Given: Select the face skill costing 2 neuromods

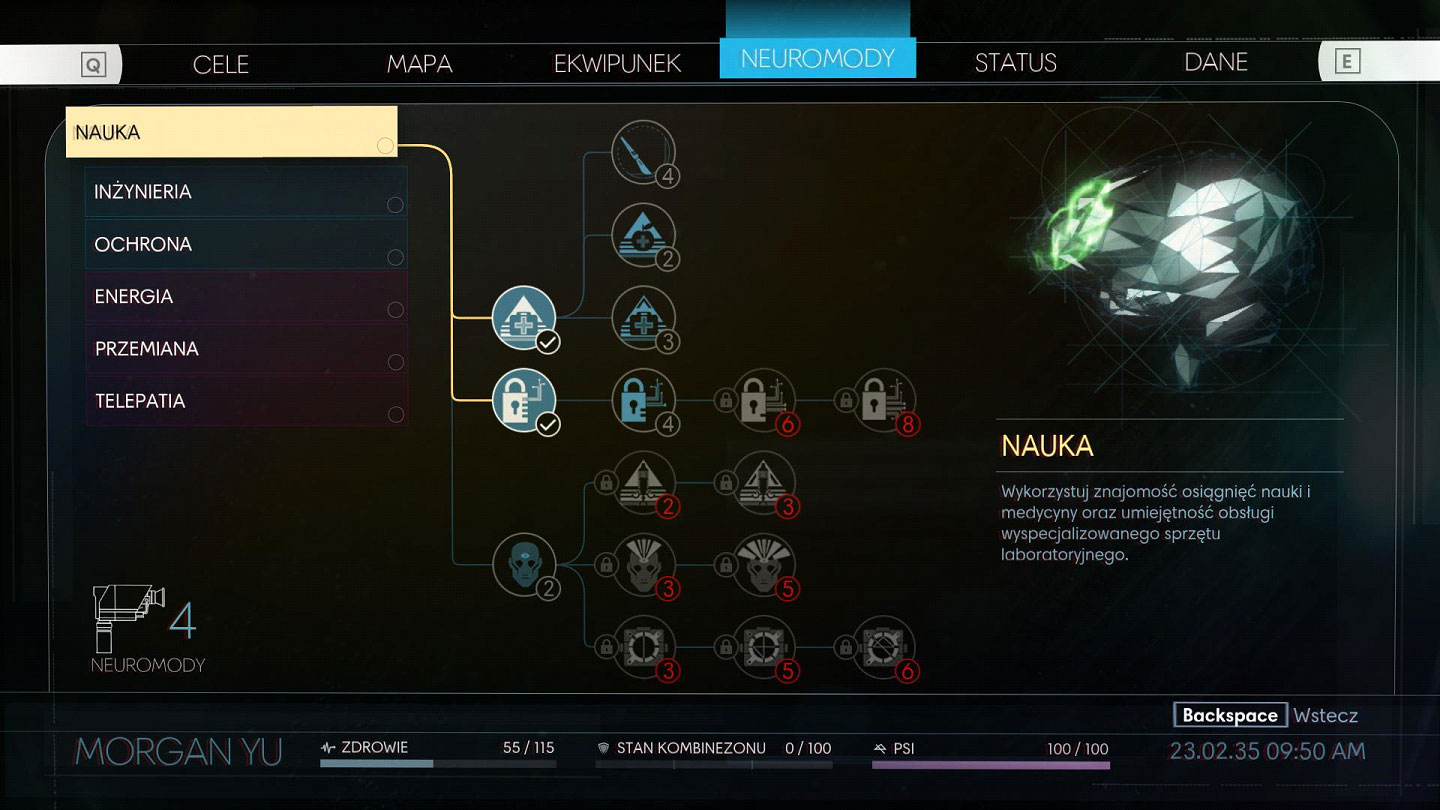Looking at the screenshot, I should tap(524, 565).
